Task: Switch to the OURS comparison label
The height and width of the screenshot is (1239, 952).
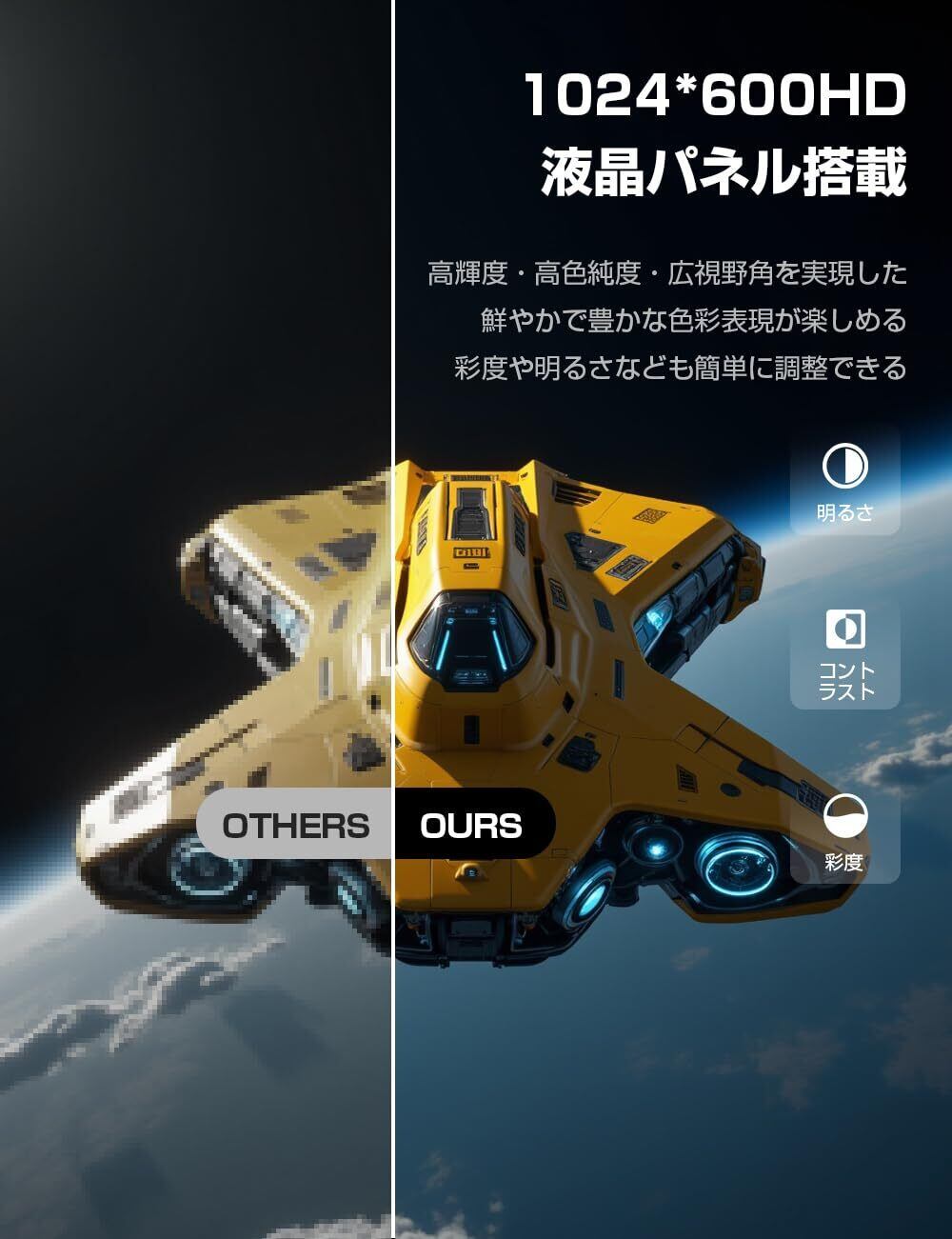Action: [x=472, y=825]
